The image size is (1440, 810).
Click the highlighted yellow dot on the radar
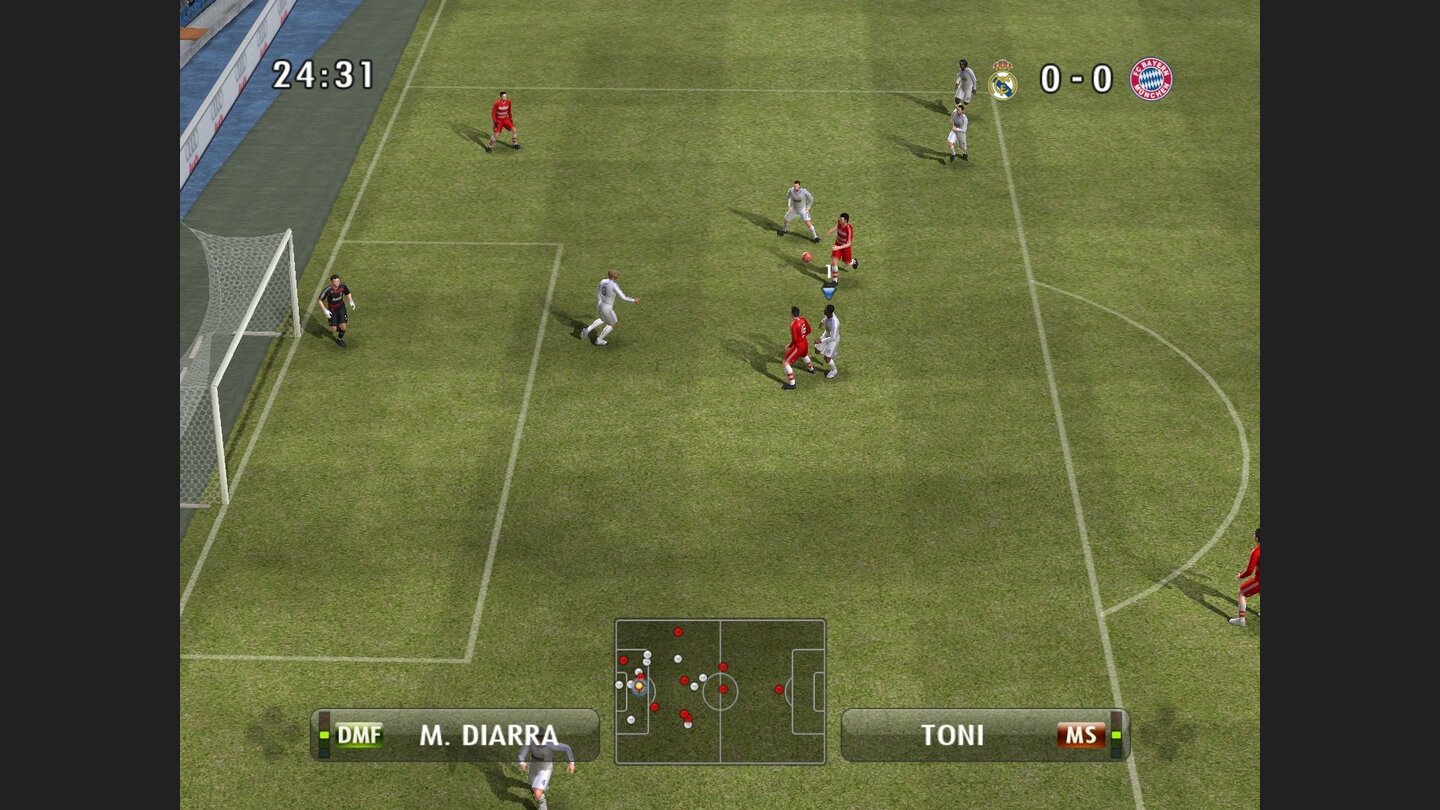(x=639, y=687)
